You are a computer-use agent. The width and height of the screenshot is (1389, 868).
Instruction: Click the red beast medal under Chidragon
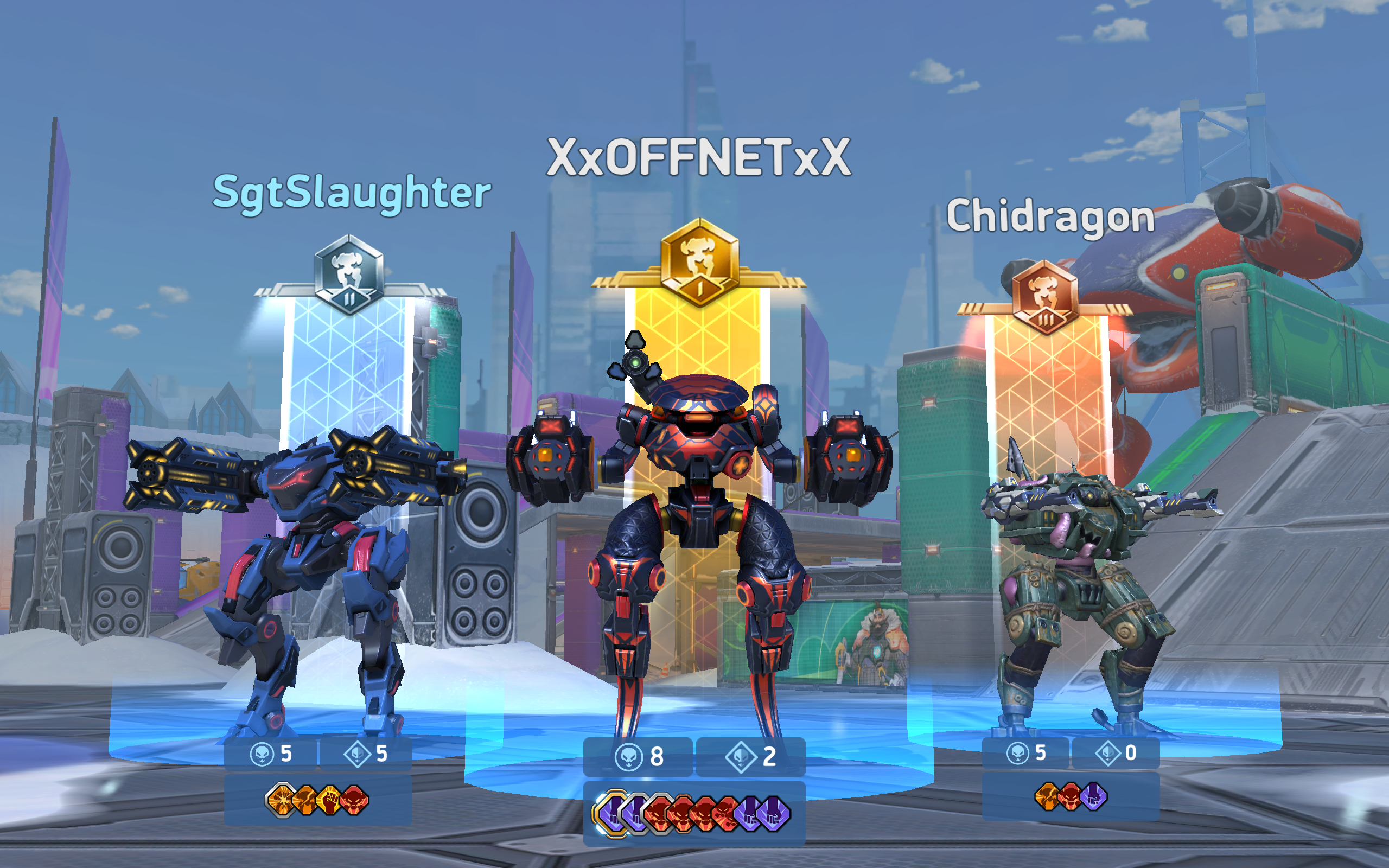coord(1070,797)
